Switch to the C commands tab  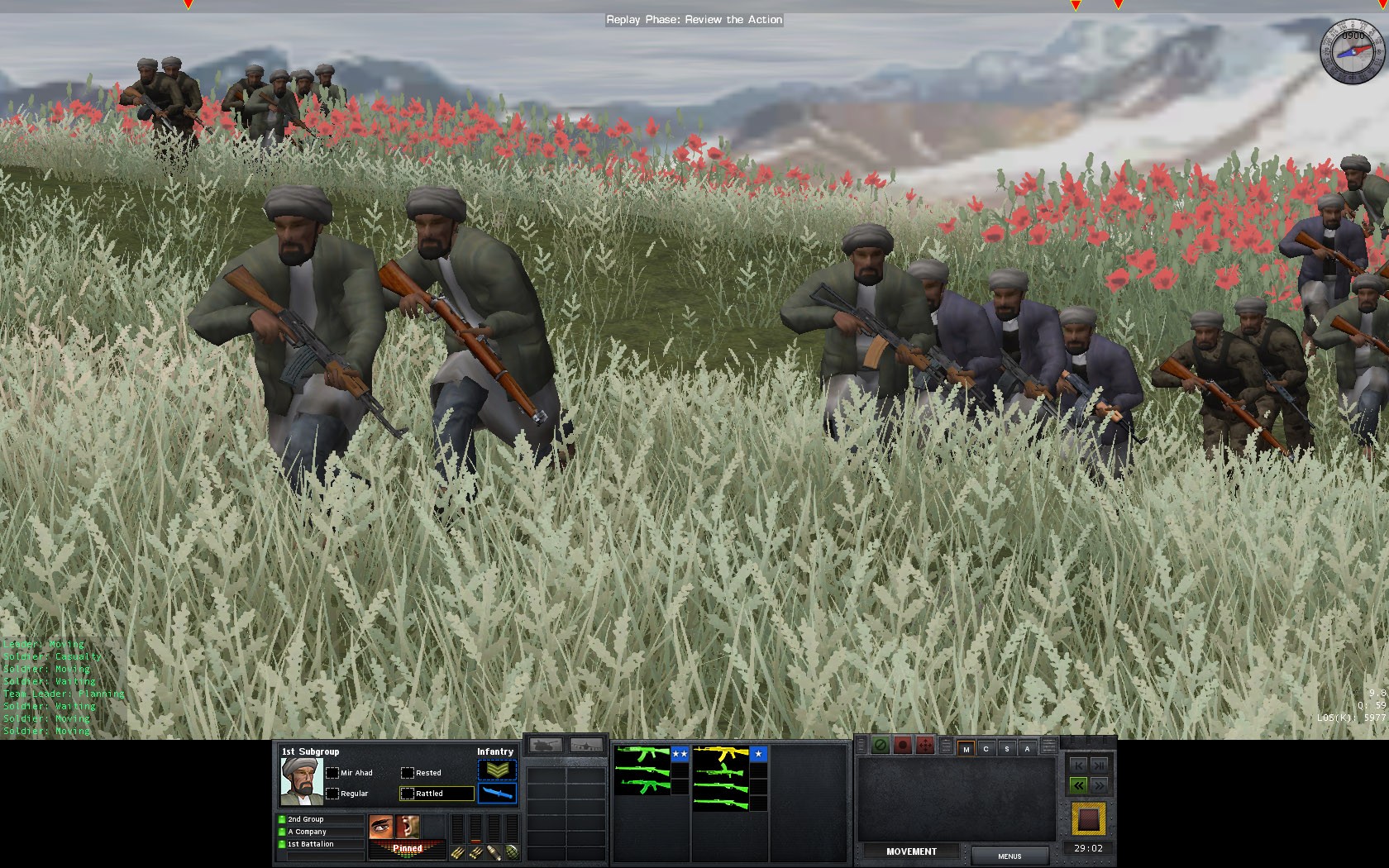pyautogui.click(x=986, y=749)
